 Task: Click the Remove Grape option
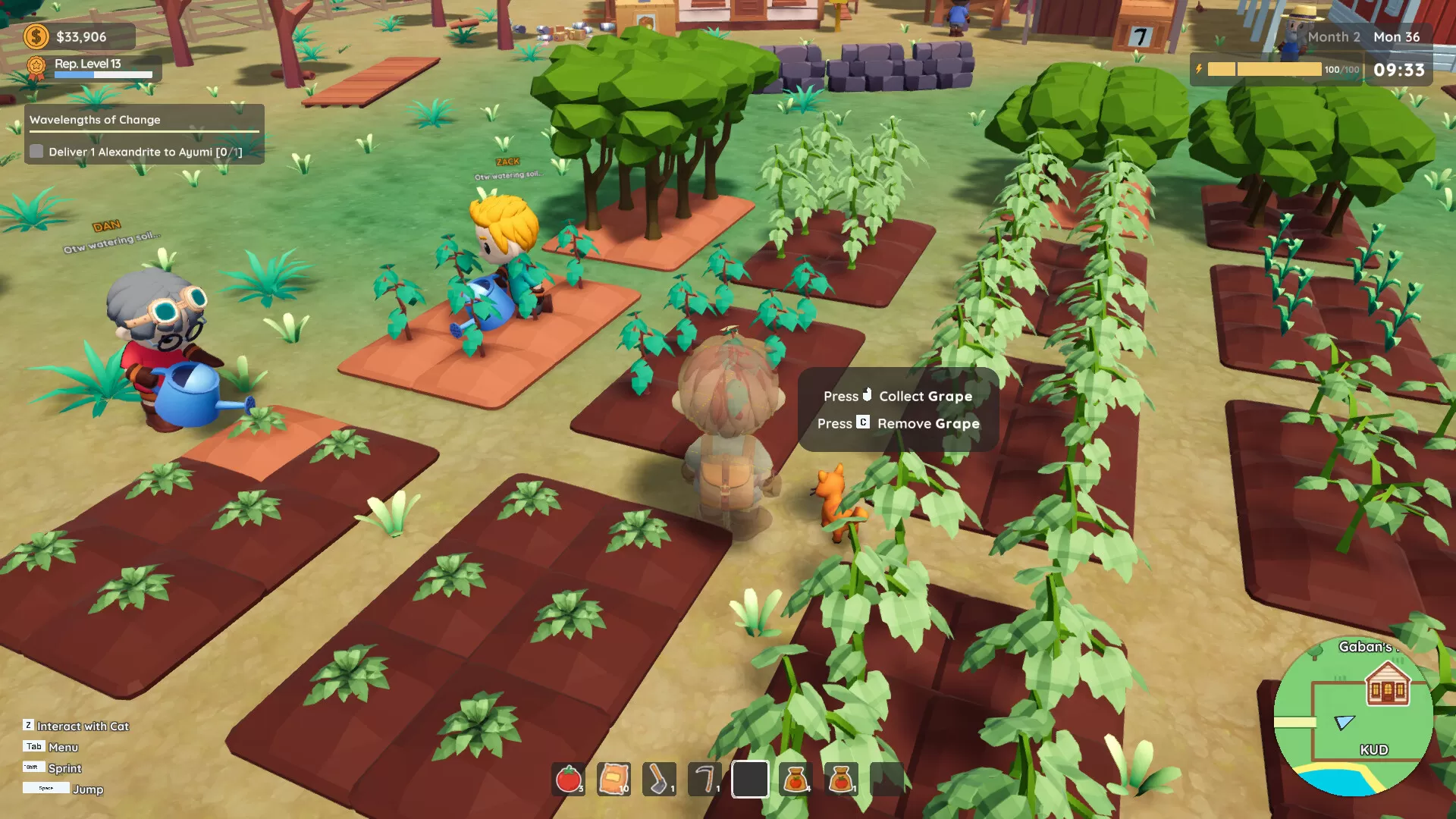(899, 424)
